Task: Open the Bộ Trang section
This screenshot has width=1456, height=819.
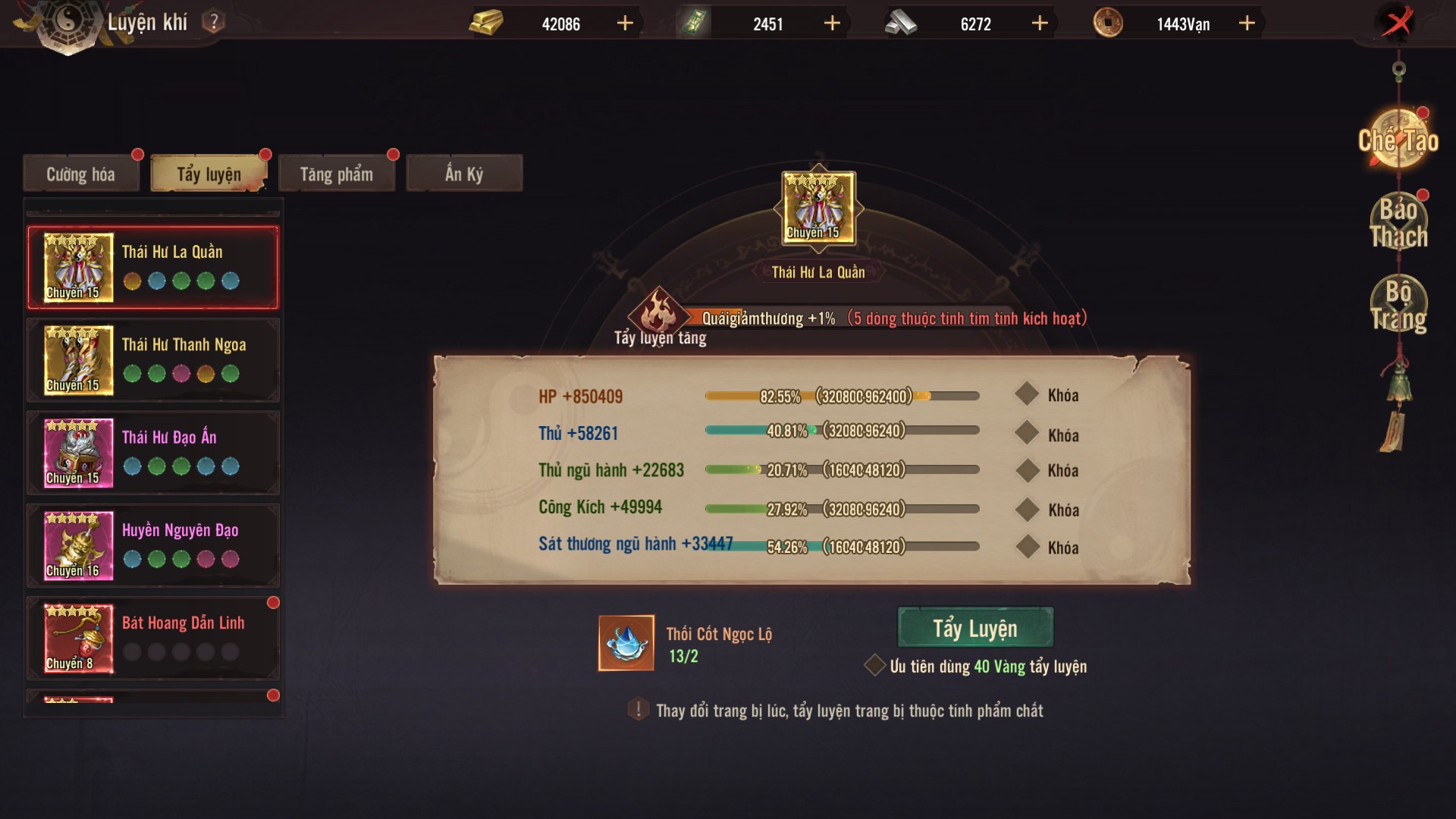Action: [x=1398, y=305]
